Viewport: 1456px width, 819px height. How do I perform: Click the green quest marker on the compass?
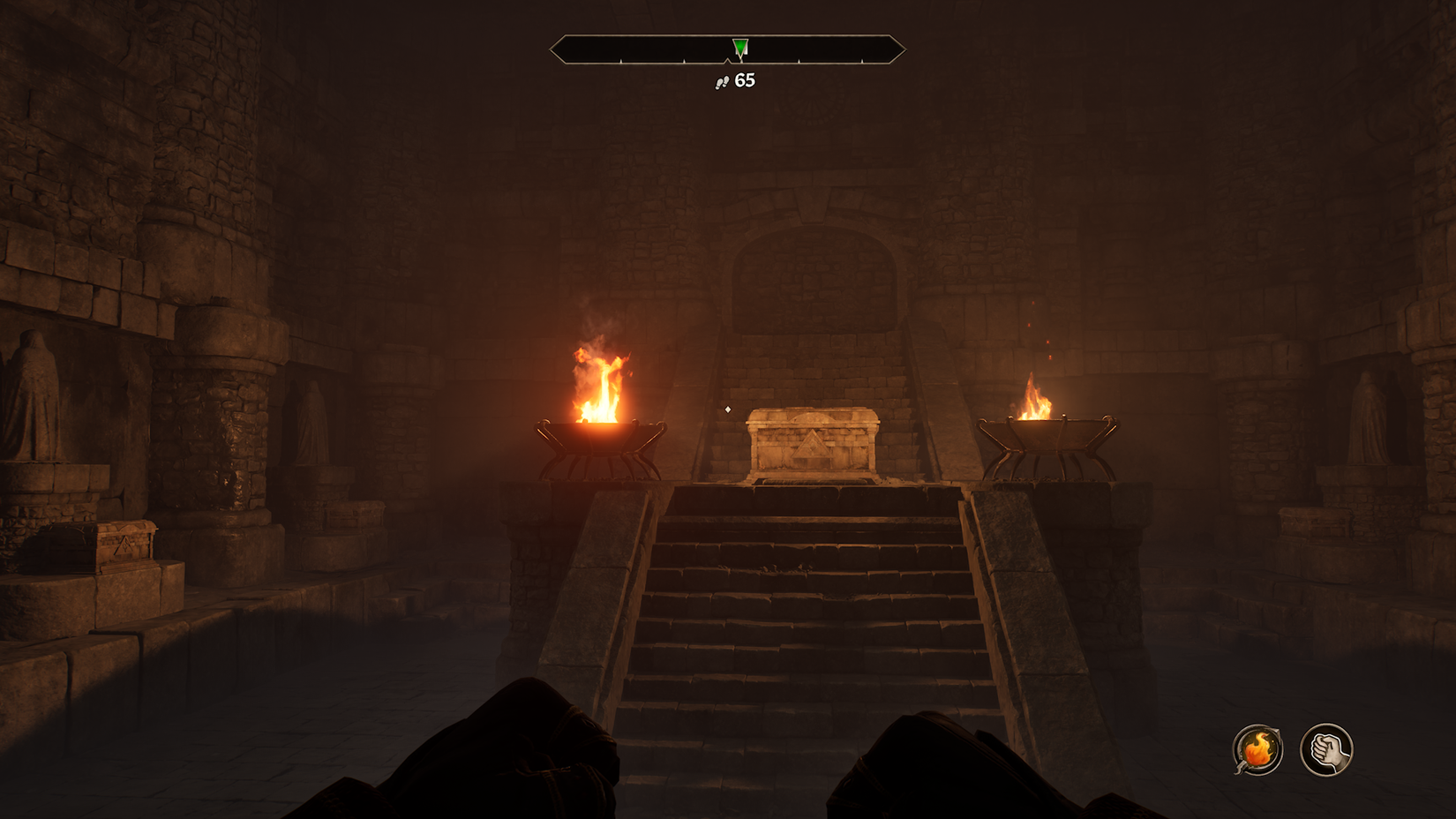(x=739, y=45)
